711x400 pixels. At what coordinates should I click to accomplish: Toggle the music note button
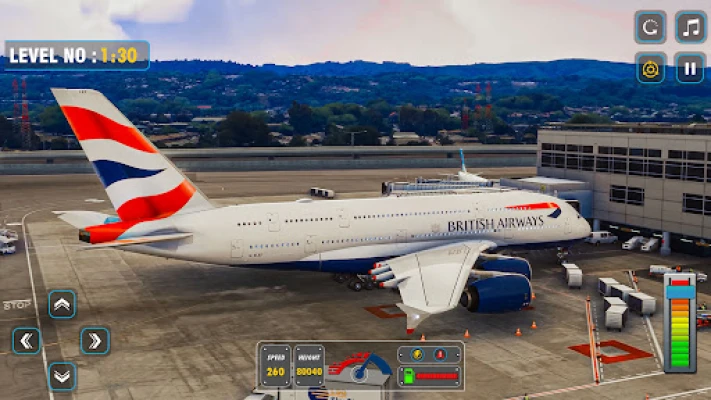pos(690,27)
